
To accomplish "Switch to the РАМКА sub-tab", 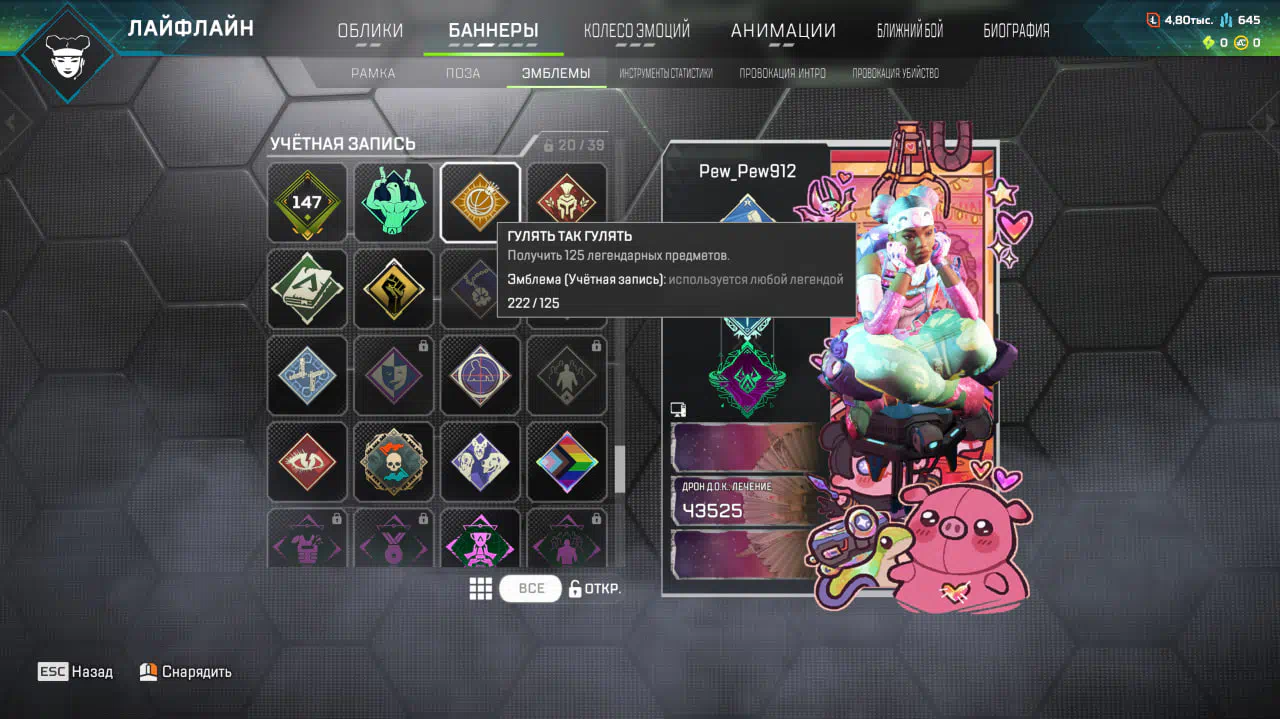I will pos(373,73).
